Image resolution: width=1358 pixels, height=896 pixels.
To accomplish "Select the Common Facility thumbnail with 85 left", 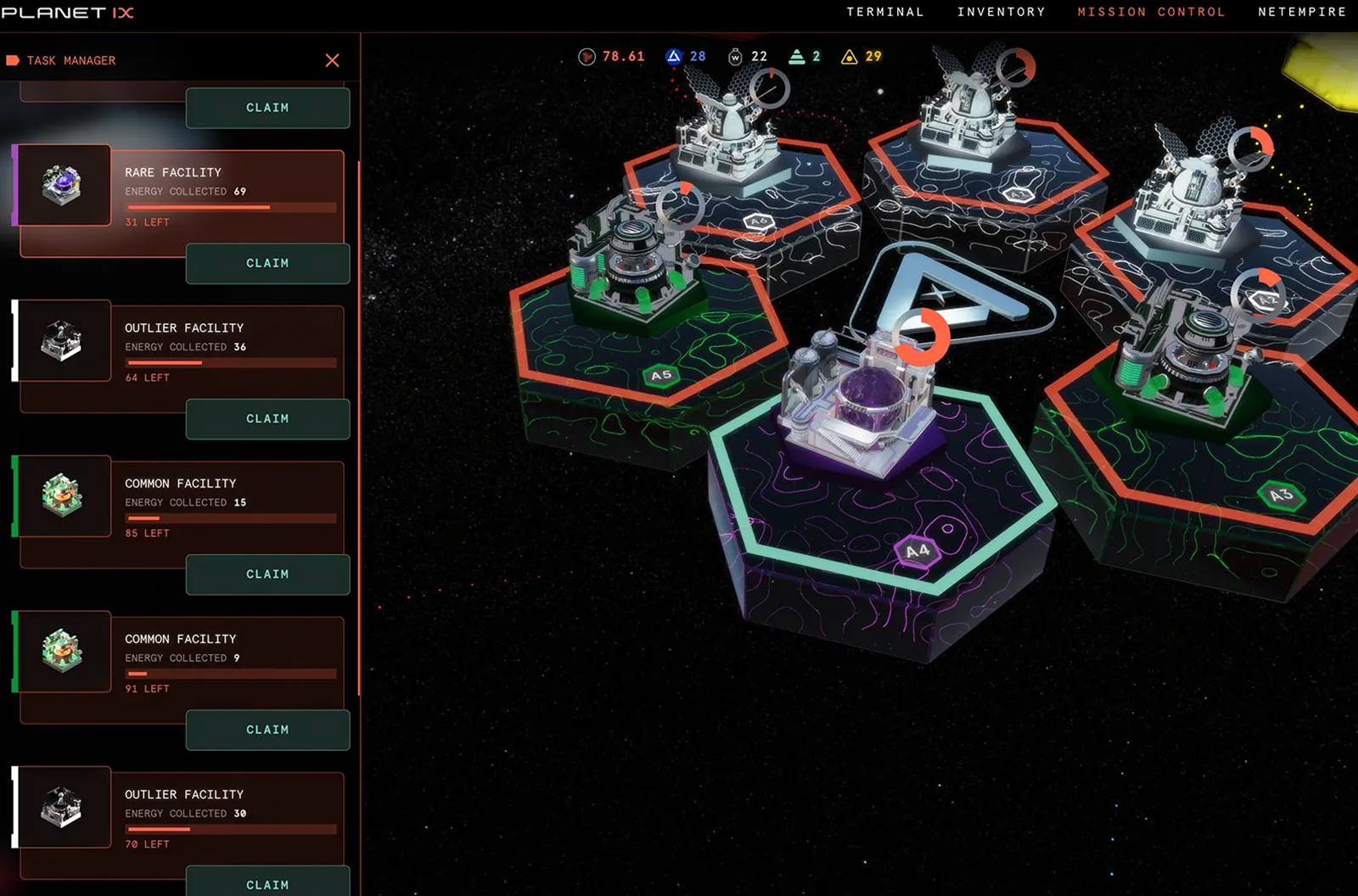I will [x=64, y=496].
